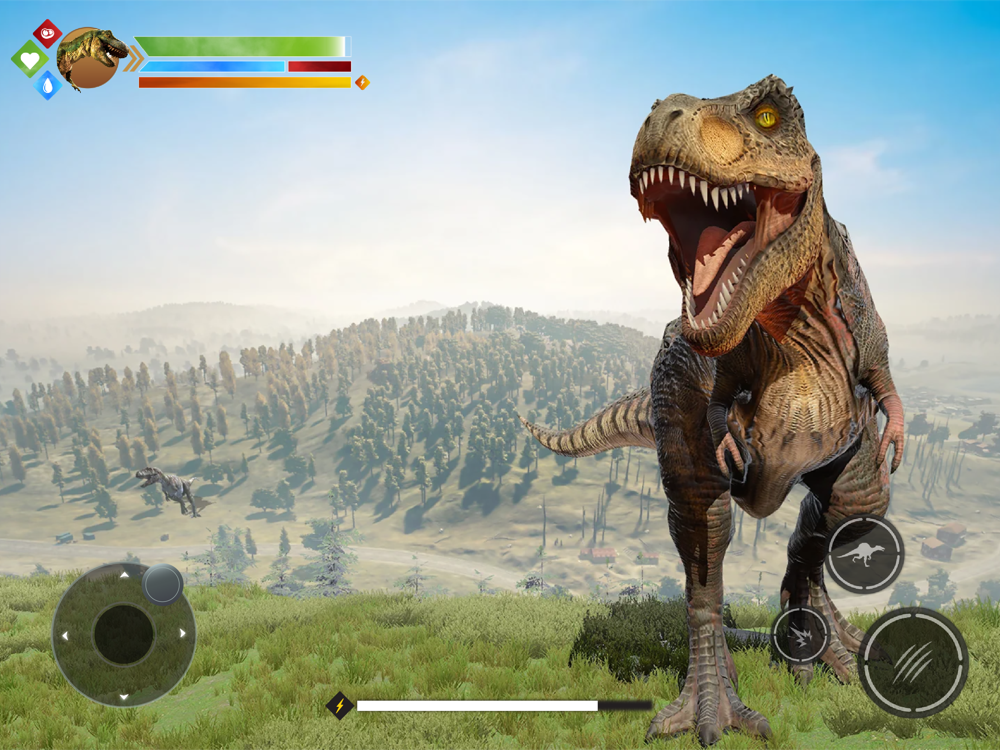Viewport: 1000px width, 750px height.
Task: Tap the joystick's up arrow
Action: [124, 575]
